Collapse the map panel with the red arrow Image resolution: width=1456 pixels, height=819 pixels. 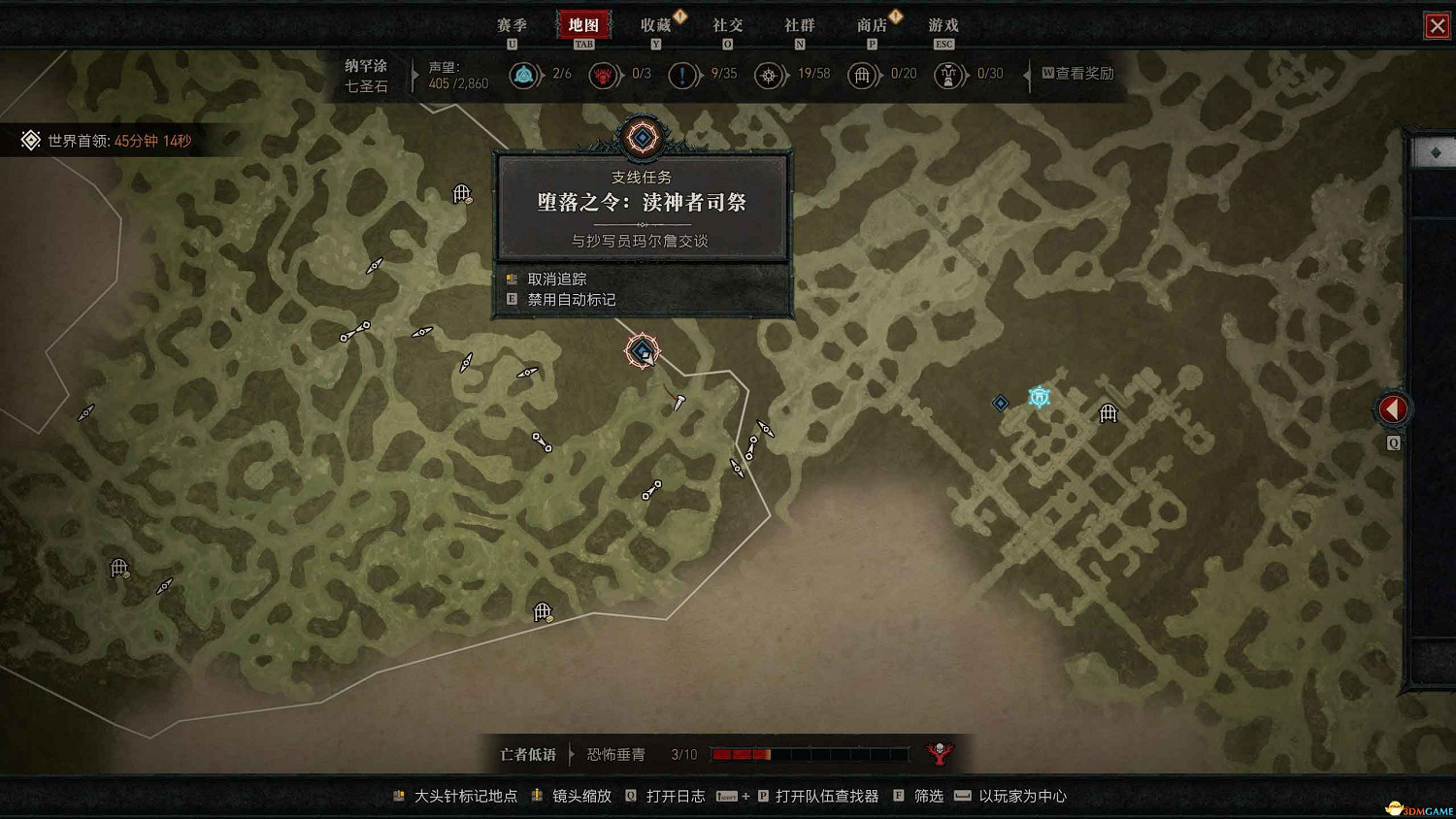[x=1392, y=409]
